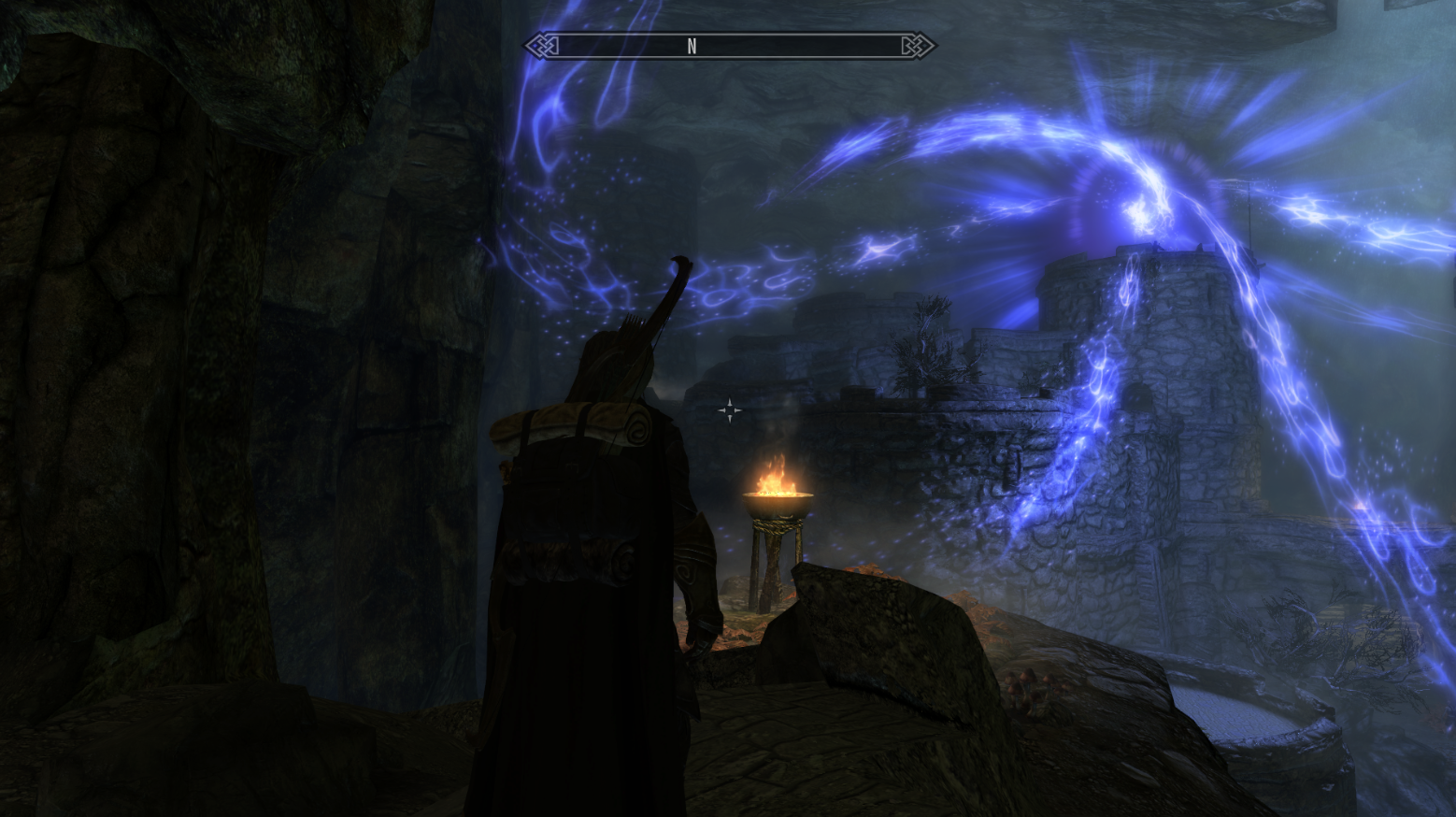Expand the compass navigation strip
The image size is (1456, 817).
click(x=729, y=44)
